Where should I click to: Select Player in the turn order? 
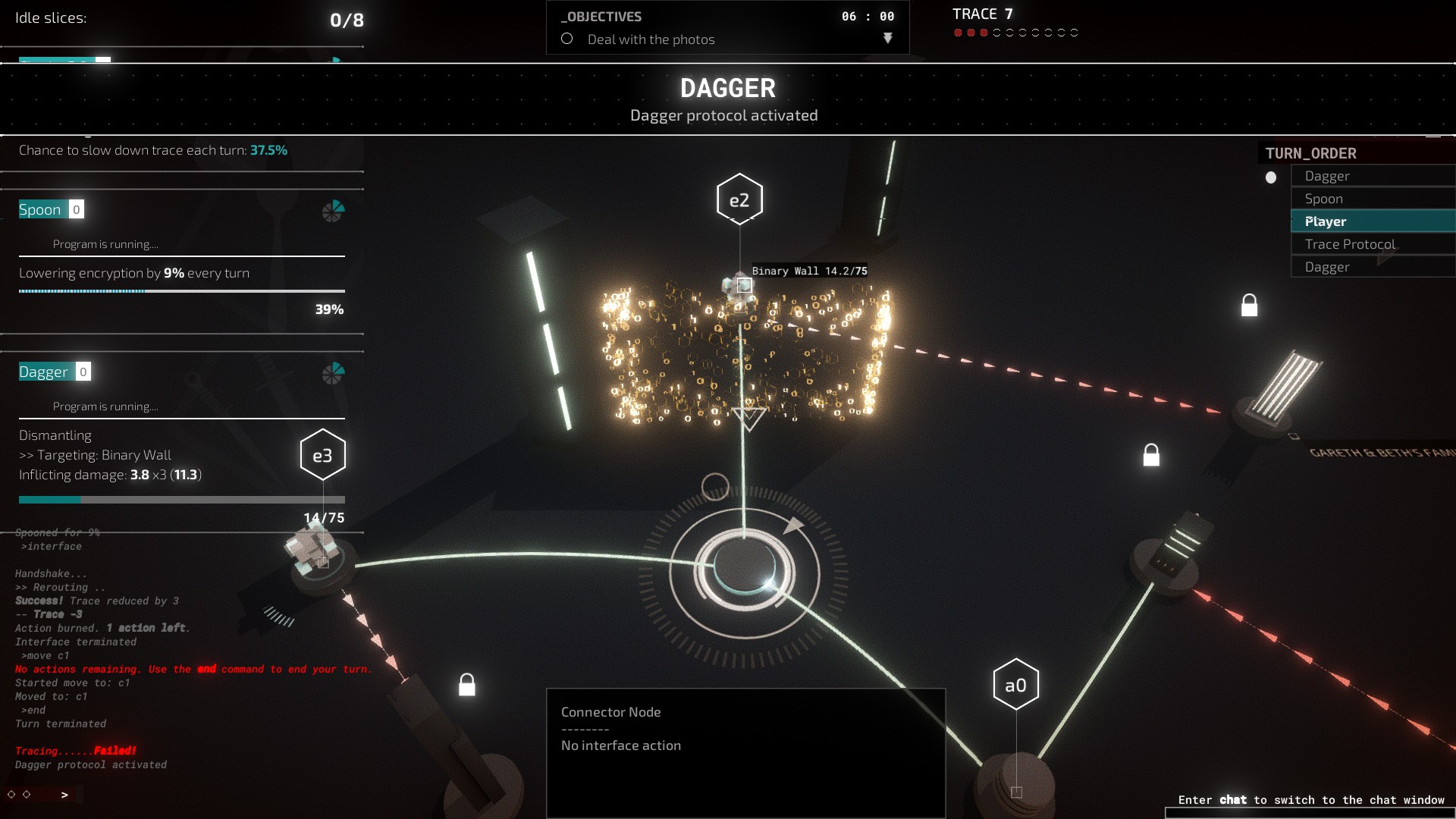1326,221
